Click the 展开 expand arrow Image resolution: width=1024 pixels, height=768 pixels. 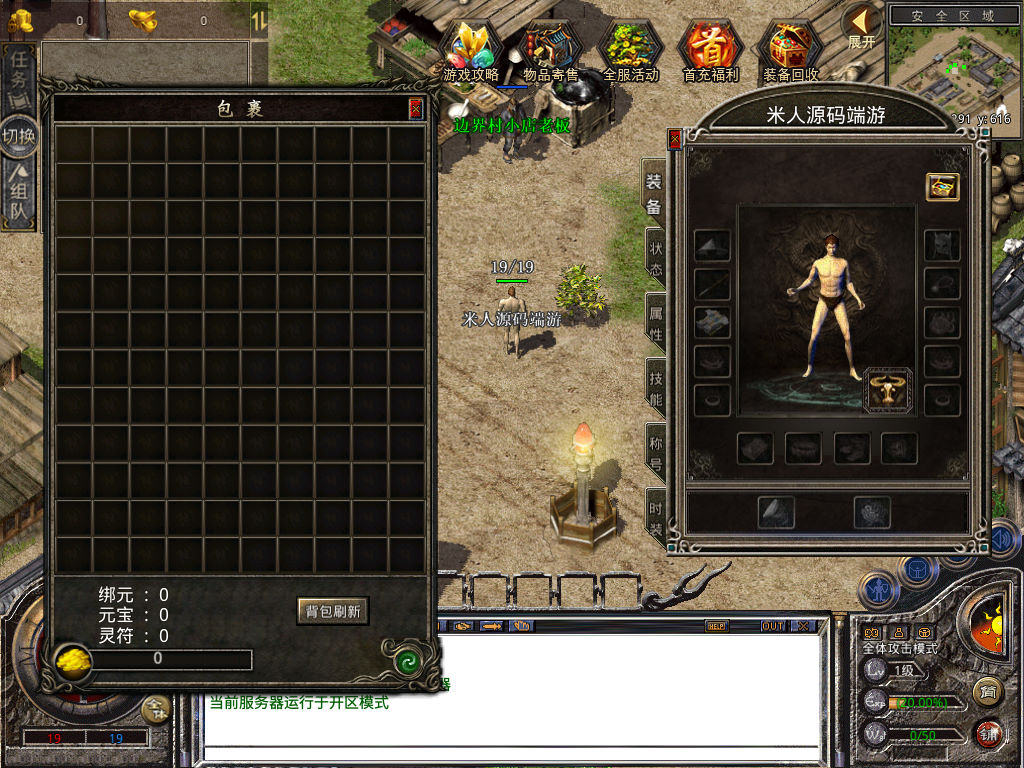coord(861,27)
